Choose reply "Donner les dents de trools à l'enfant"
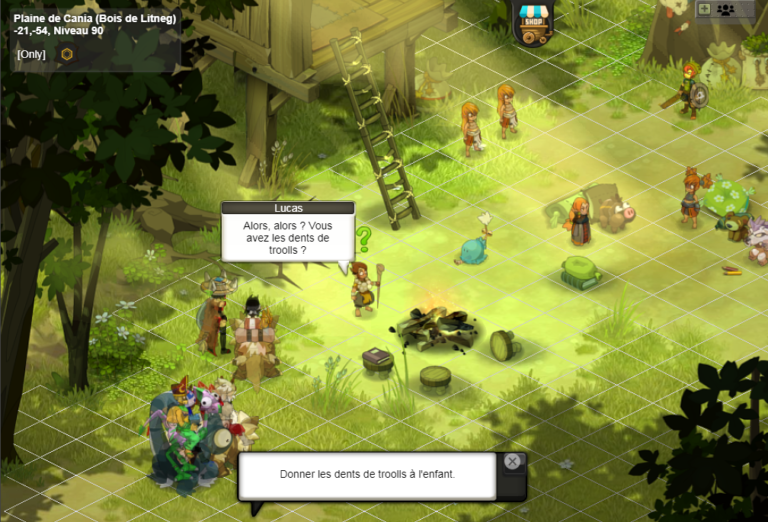 tap(367, 474)
